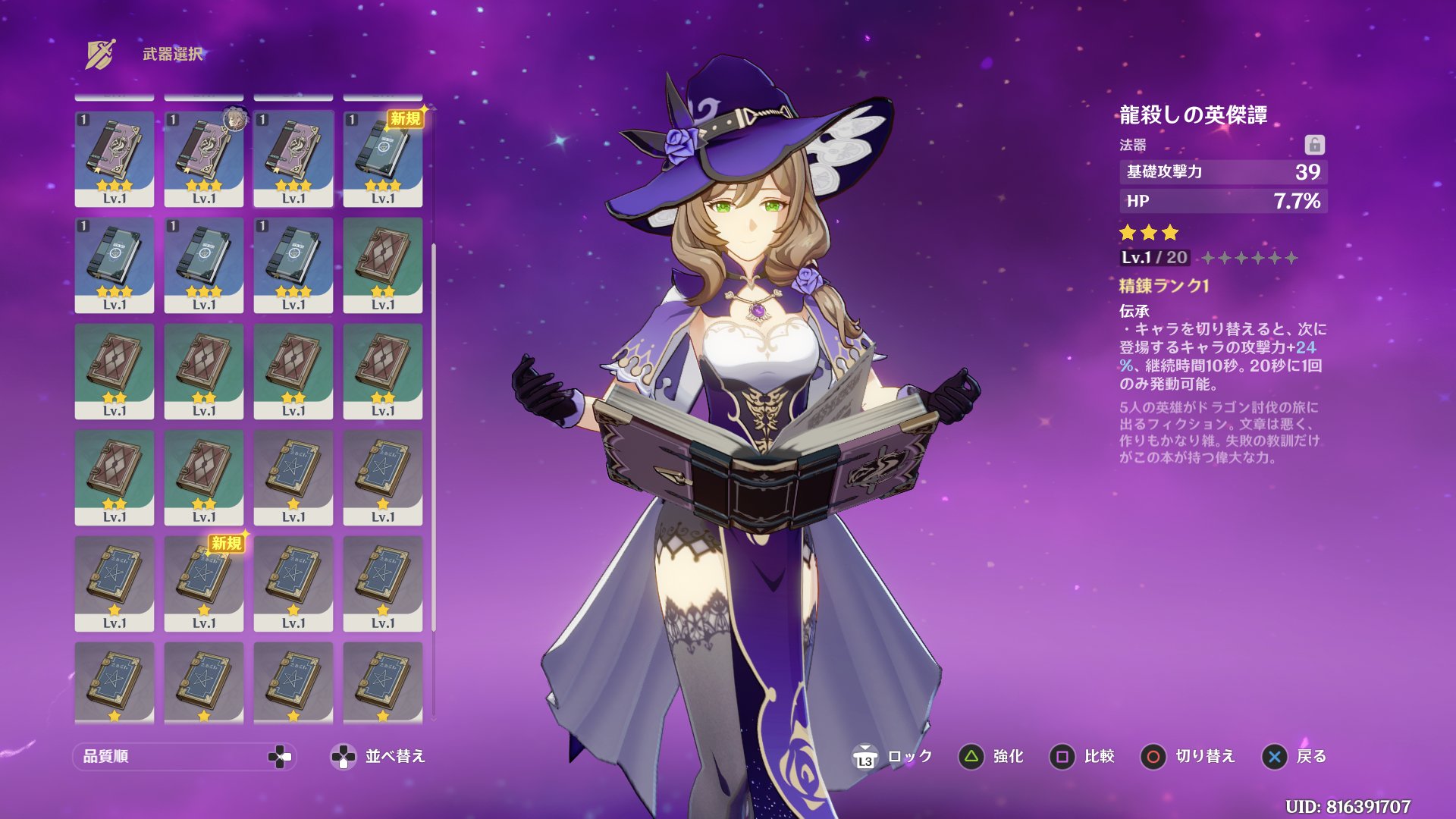This screenshot has width=1456, height=819.
Task: Select the one-star book tagged 新規
Action: pos(204,583)
